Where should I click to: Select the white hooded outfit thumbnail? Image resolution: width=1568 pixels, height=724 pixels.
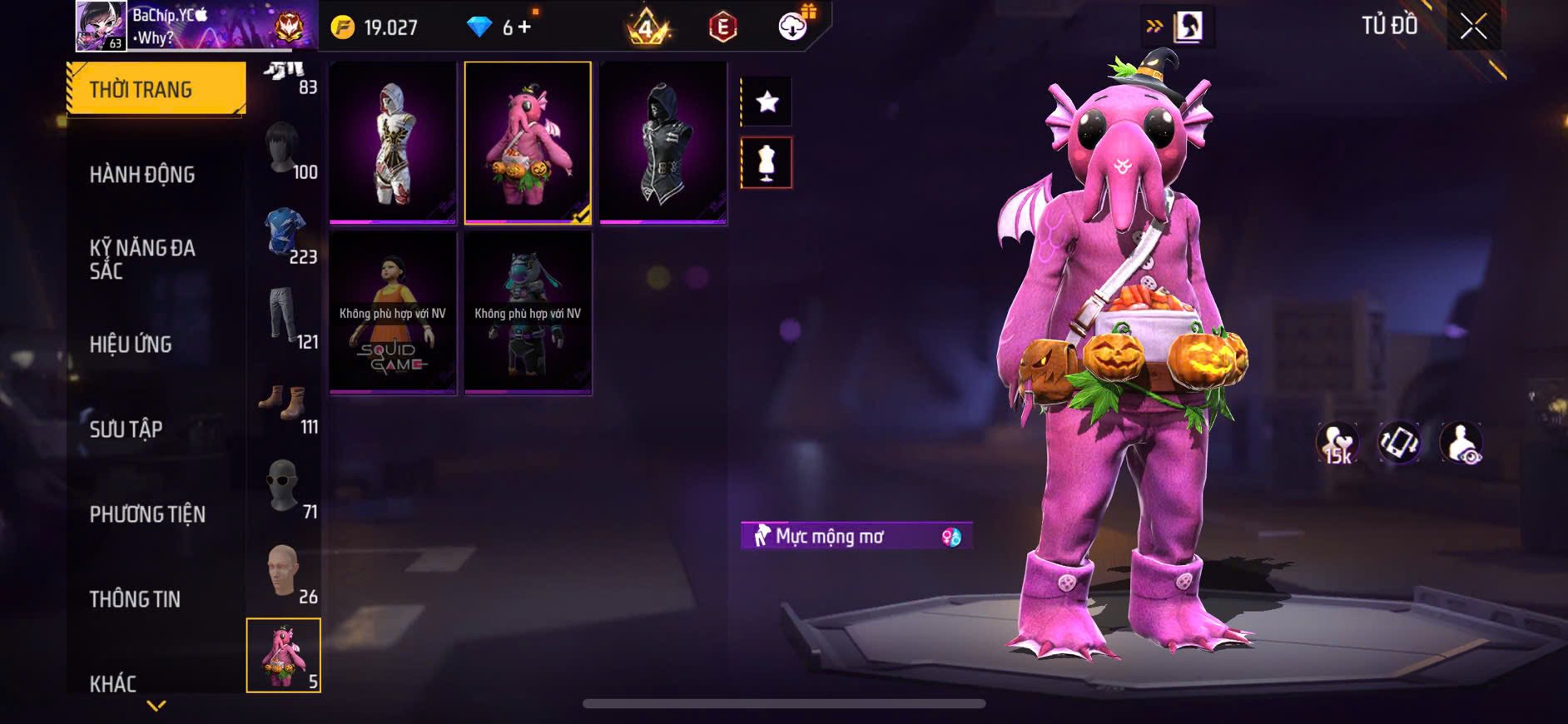393,143
